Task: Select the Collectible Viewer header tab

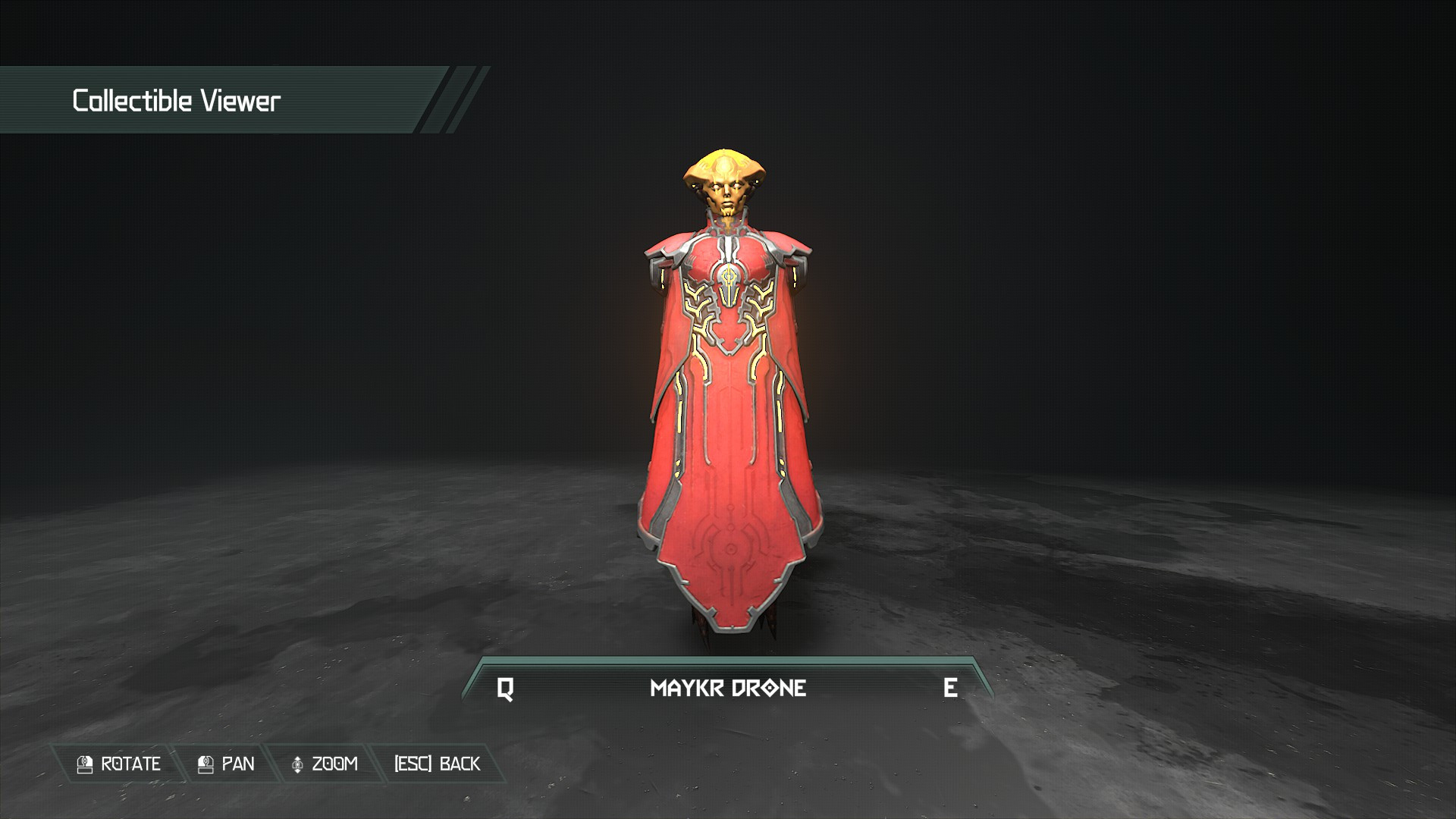Action: click(x=176, y=99)
